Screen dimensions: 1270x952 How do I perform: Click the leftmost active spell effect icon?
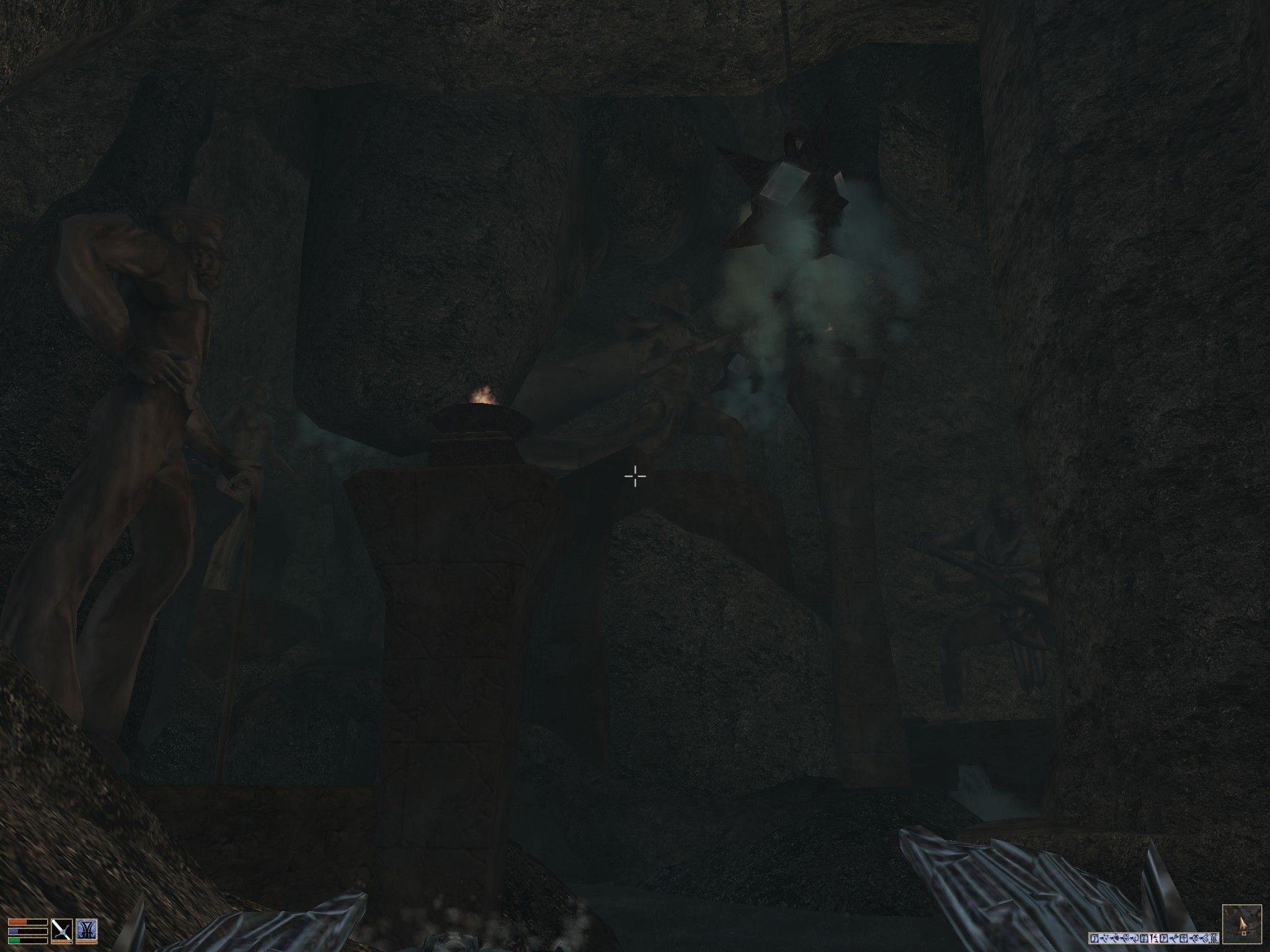tap(1095, 937)
